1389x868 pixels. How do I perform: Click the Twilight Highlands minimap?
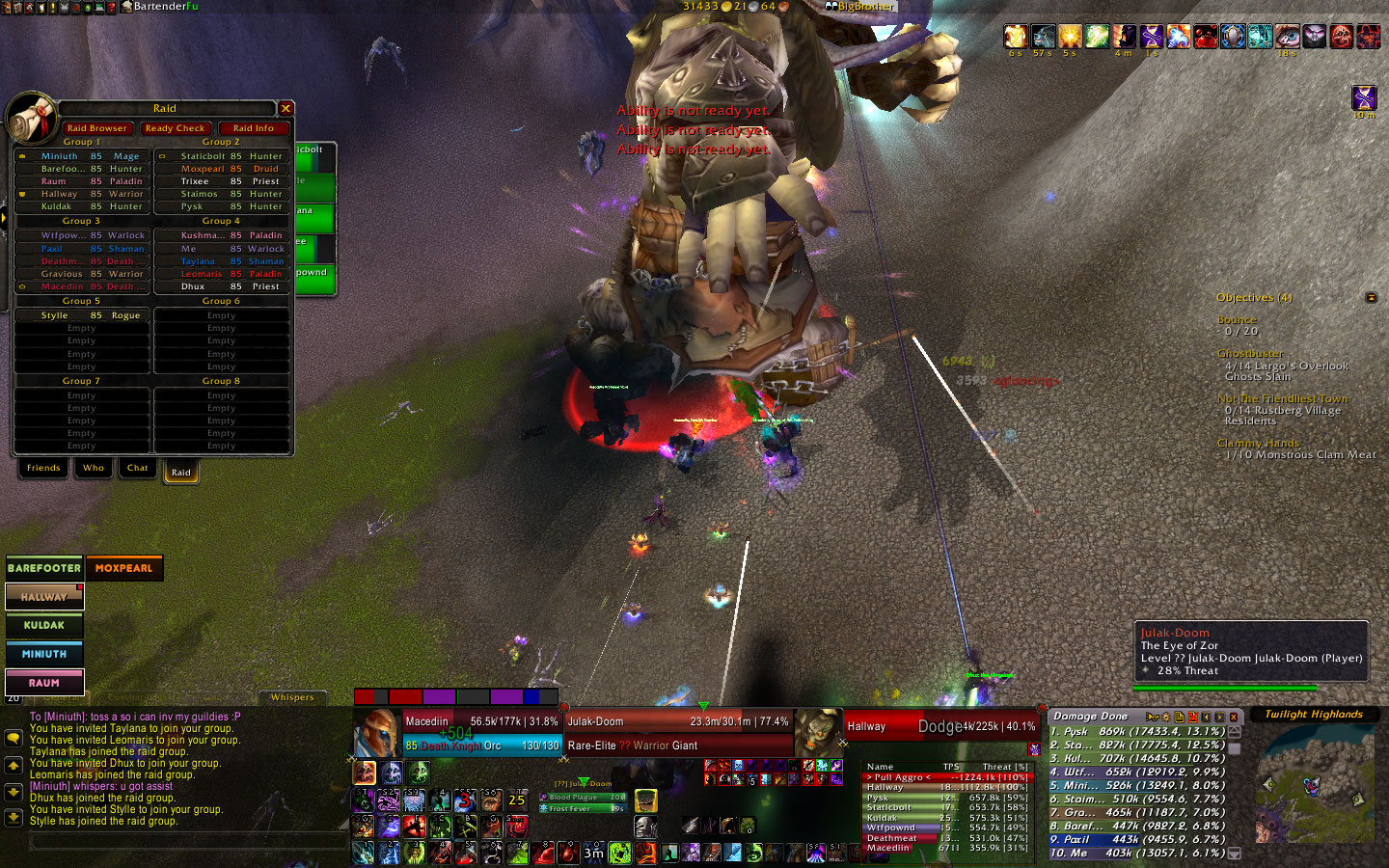coord(1314,786)
